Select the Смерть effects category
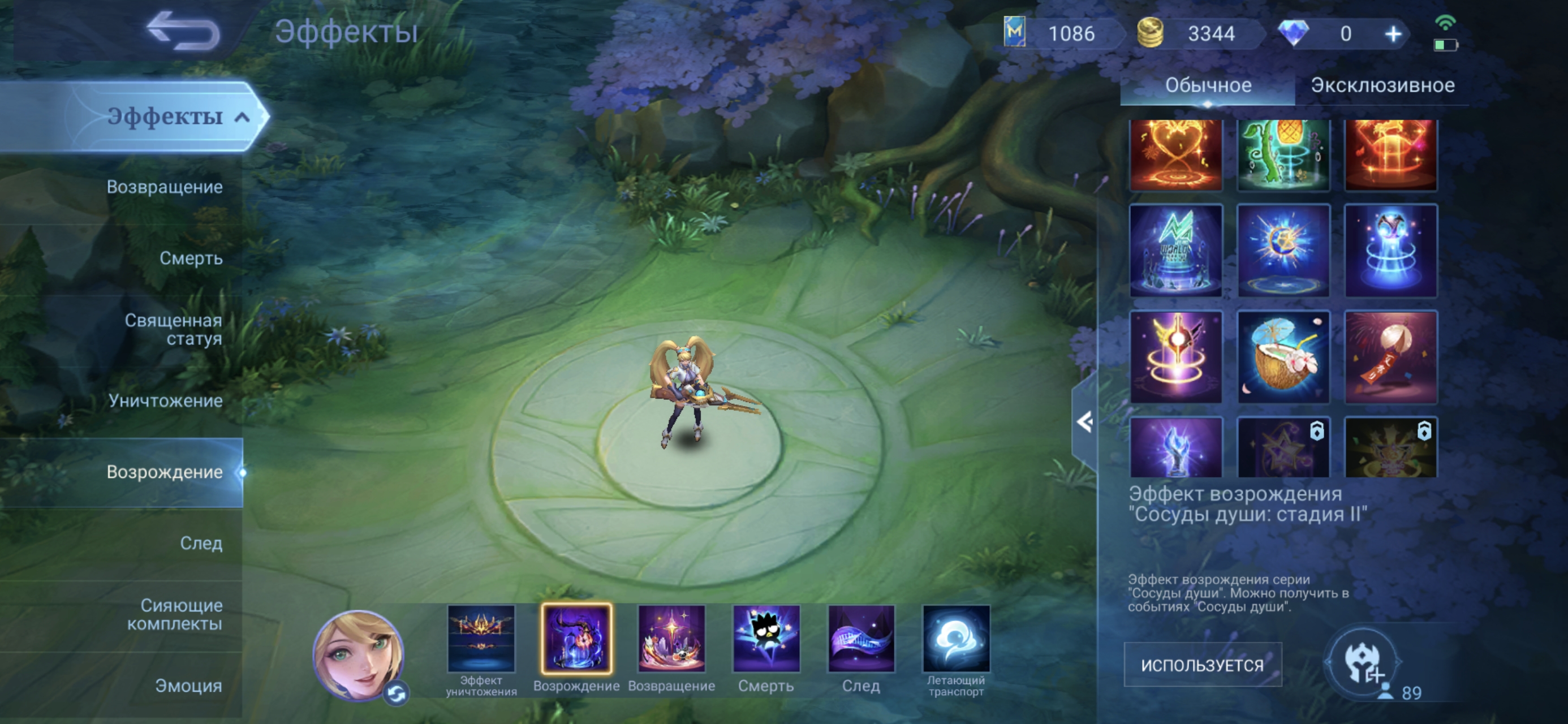 tap(191, 258)
